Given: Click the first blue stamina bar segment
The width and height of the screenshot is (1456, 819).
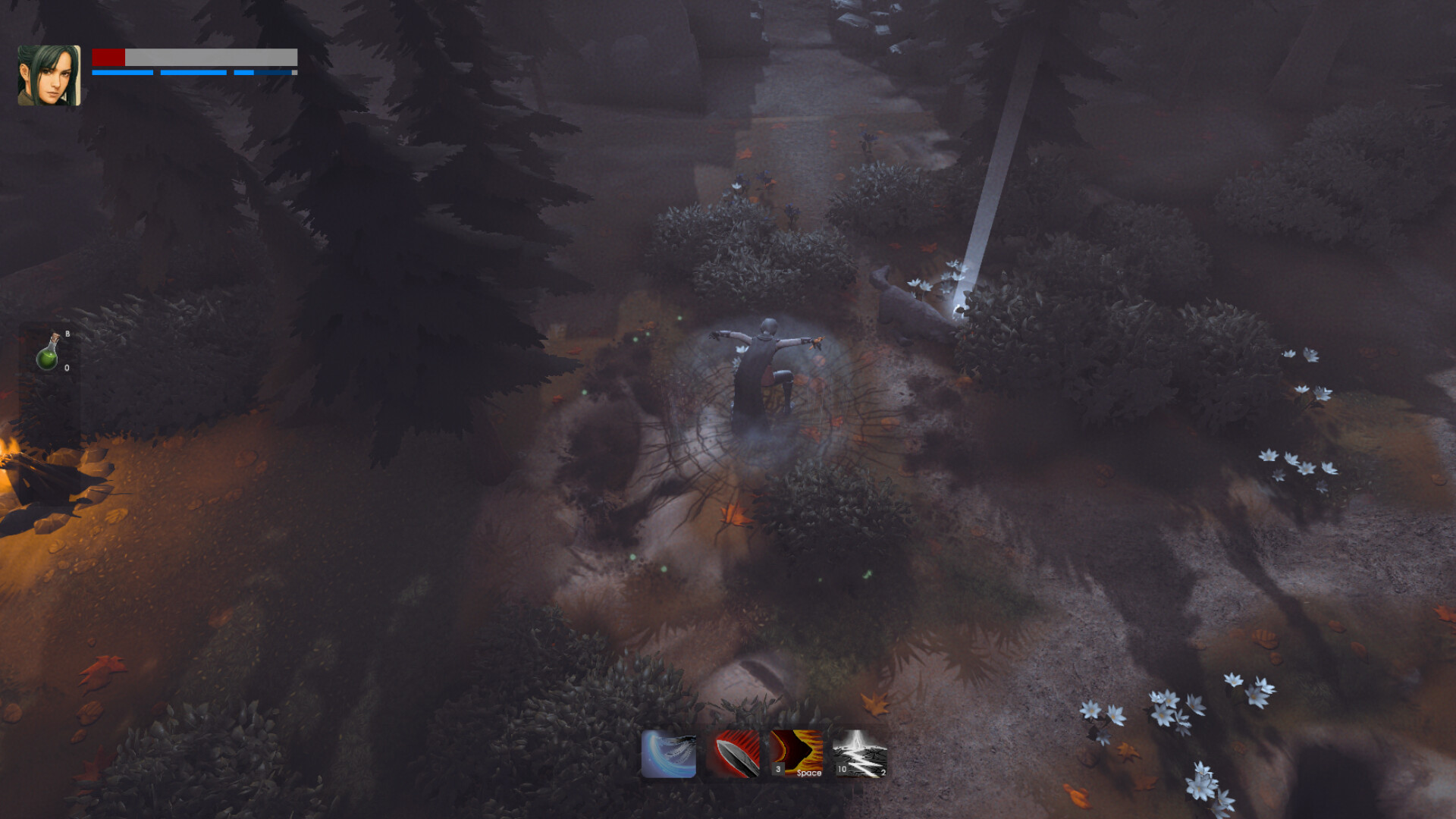Looking at the screenshot, I should pos(121,74).
